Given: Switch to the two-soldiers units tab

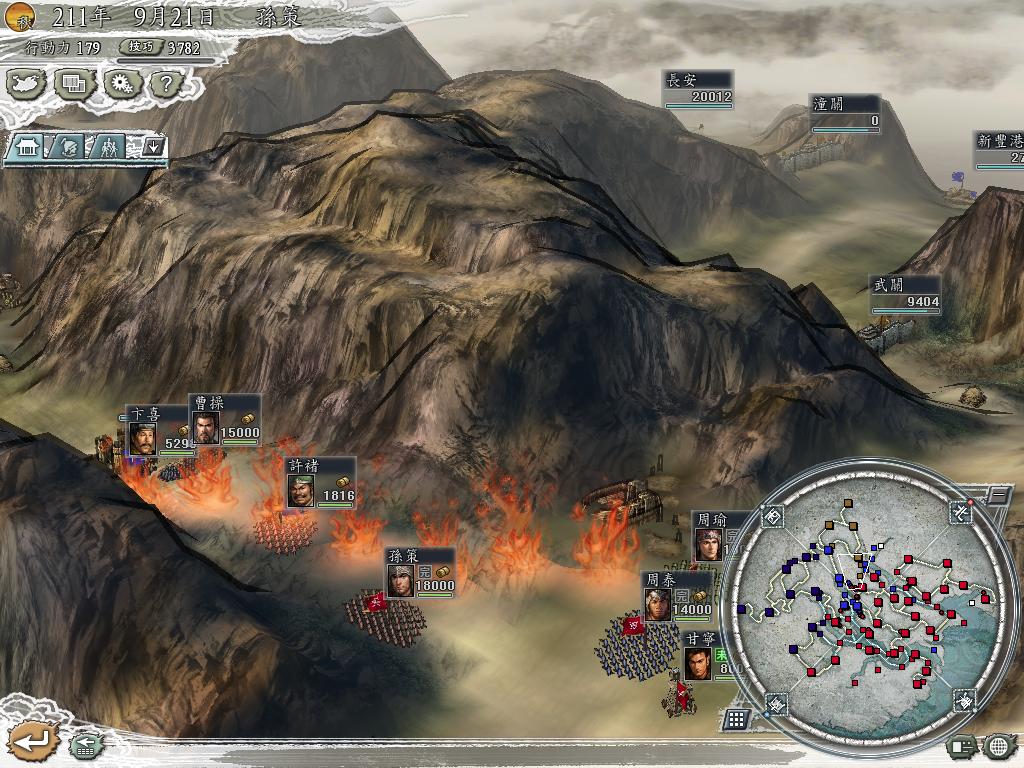Looking at the screenshot, I should coord(108,147).
